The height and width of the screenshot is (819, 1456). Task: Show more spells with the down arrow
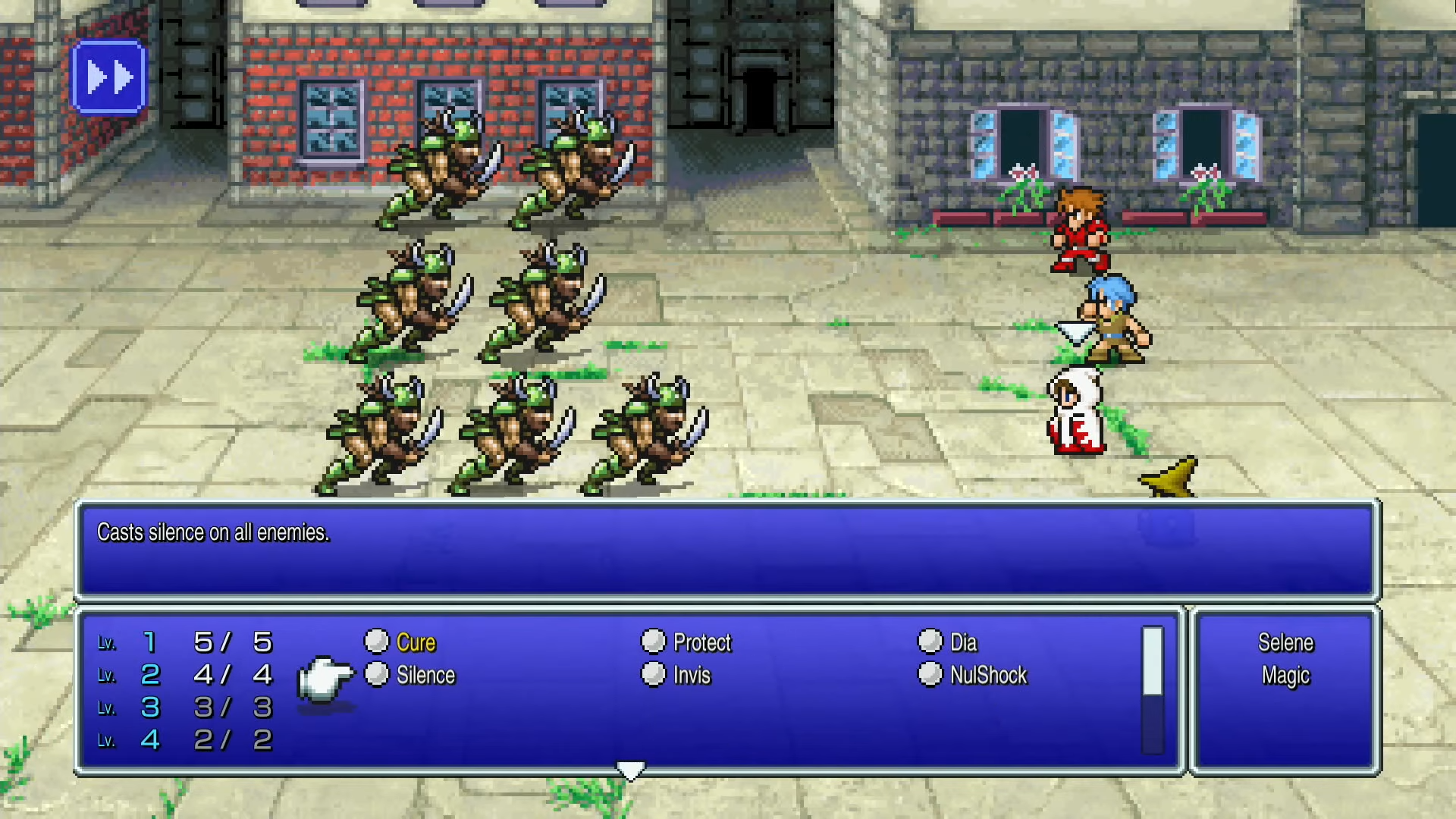point(630,770)
